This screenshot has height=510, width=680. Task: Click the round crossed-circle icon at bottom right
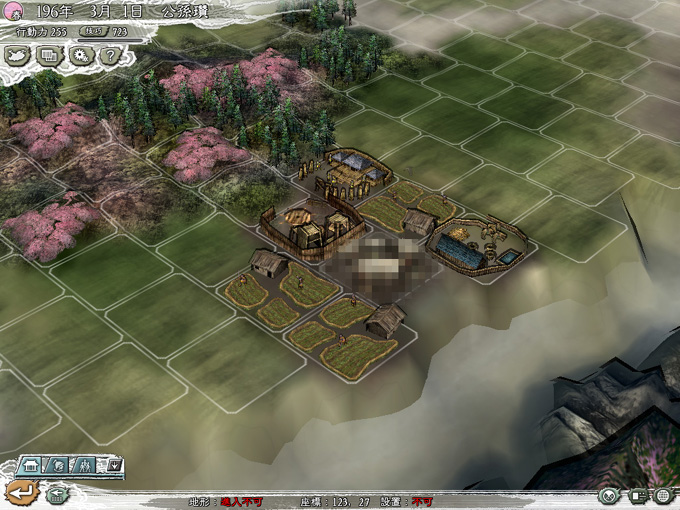(x=609, y=497)
